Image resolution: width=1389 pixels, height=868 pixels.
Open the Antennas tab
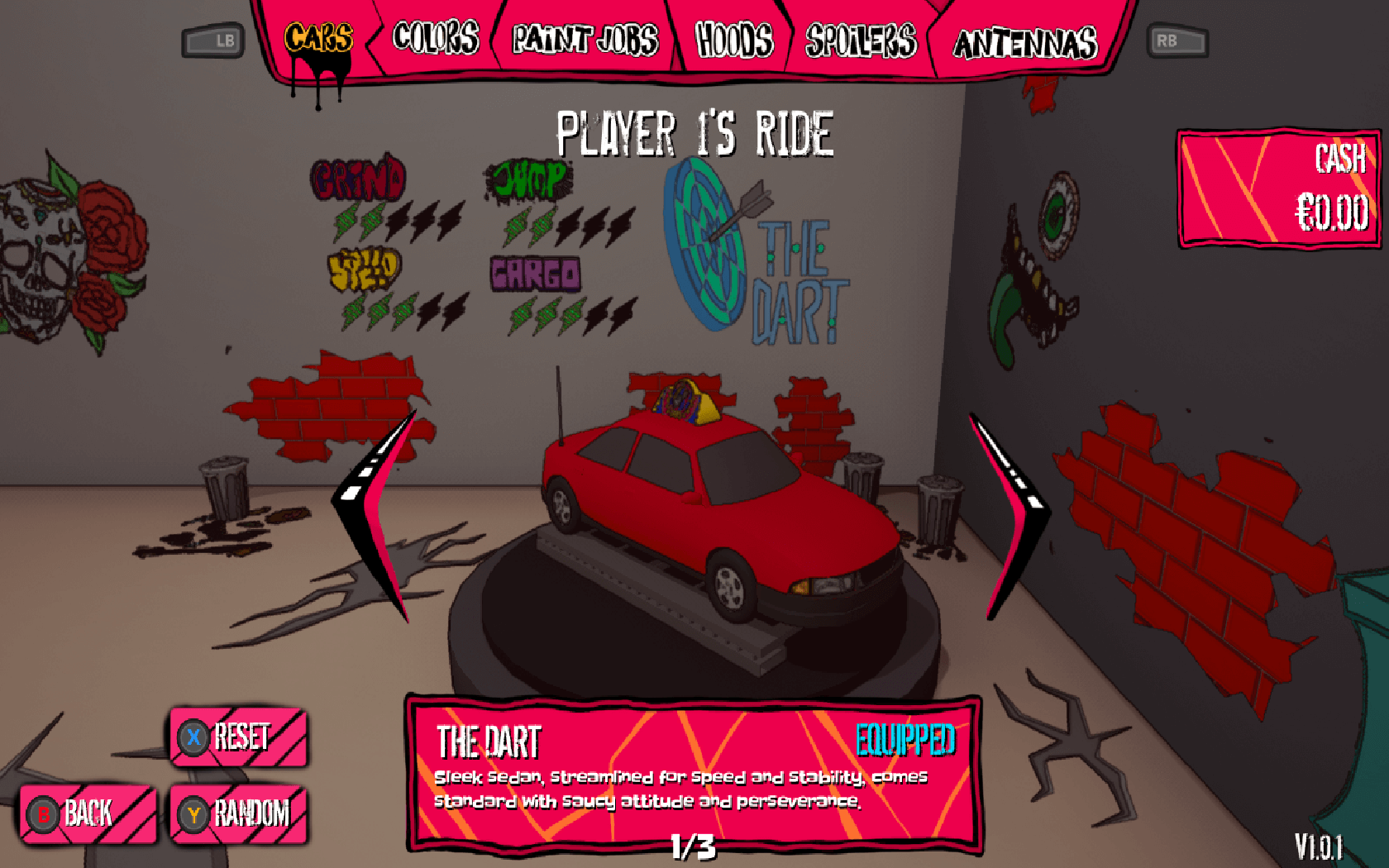pos(1025,43)
